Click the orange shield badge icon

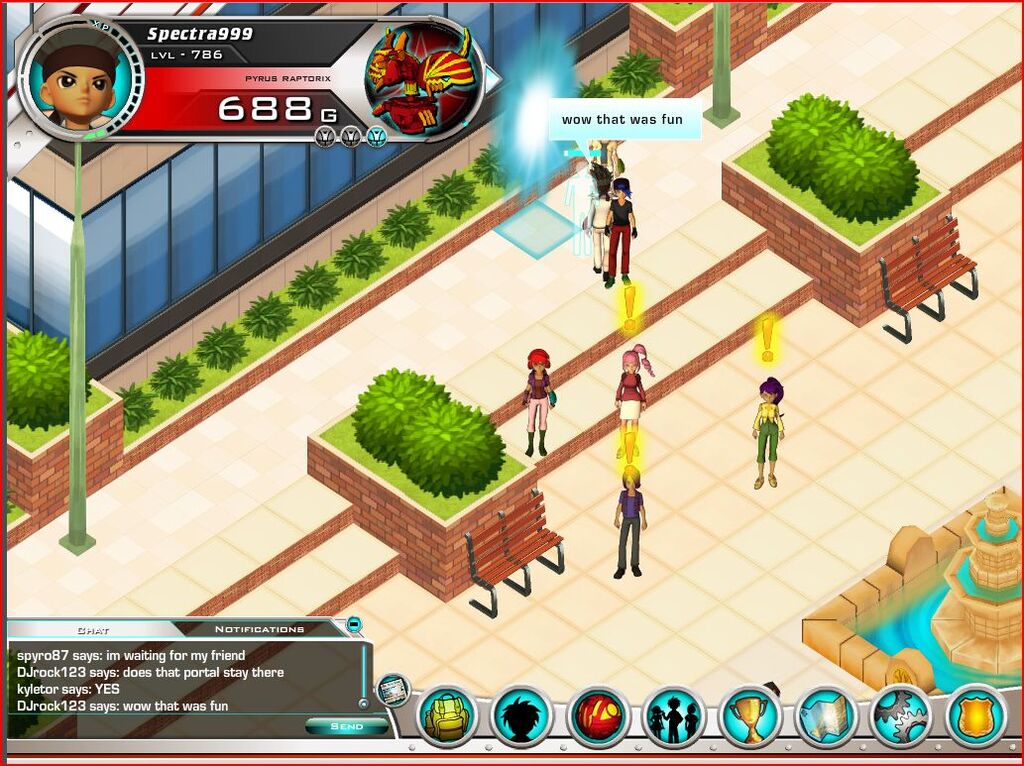pos(976,716)
